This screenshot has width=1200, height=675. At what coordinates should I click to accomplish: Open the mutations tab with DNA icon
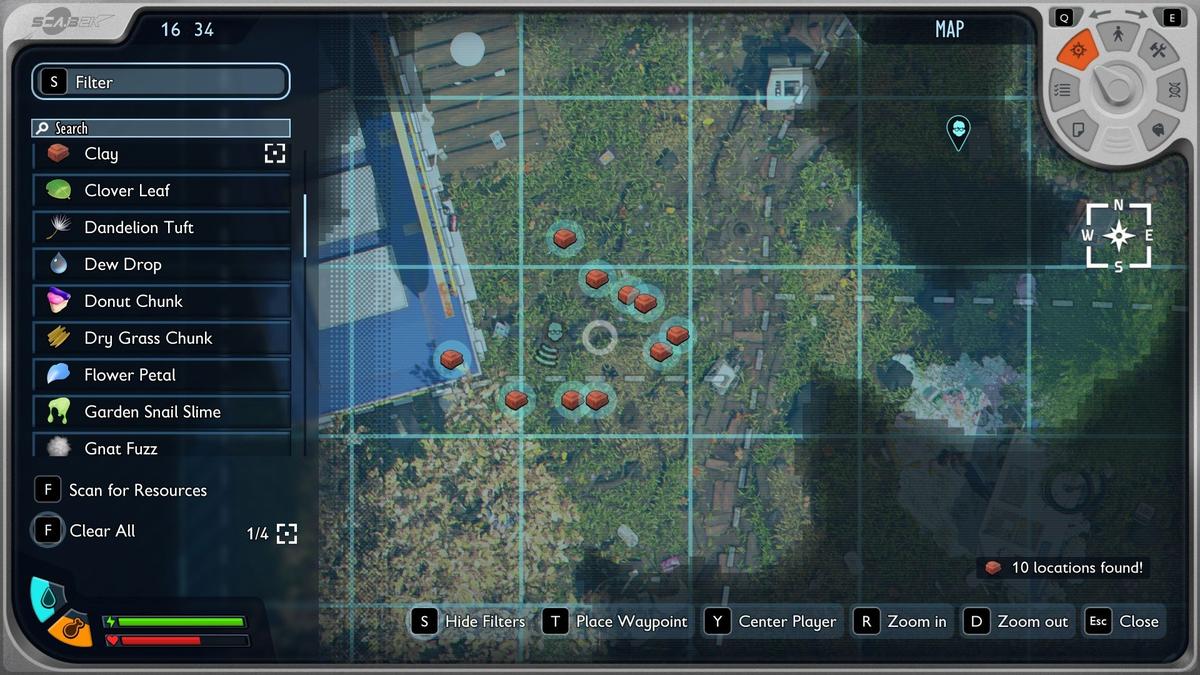pyautogui.click(x=1171, y=90)
